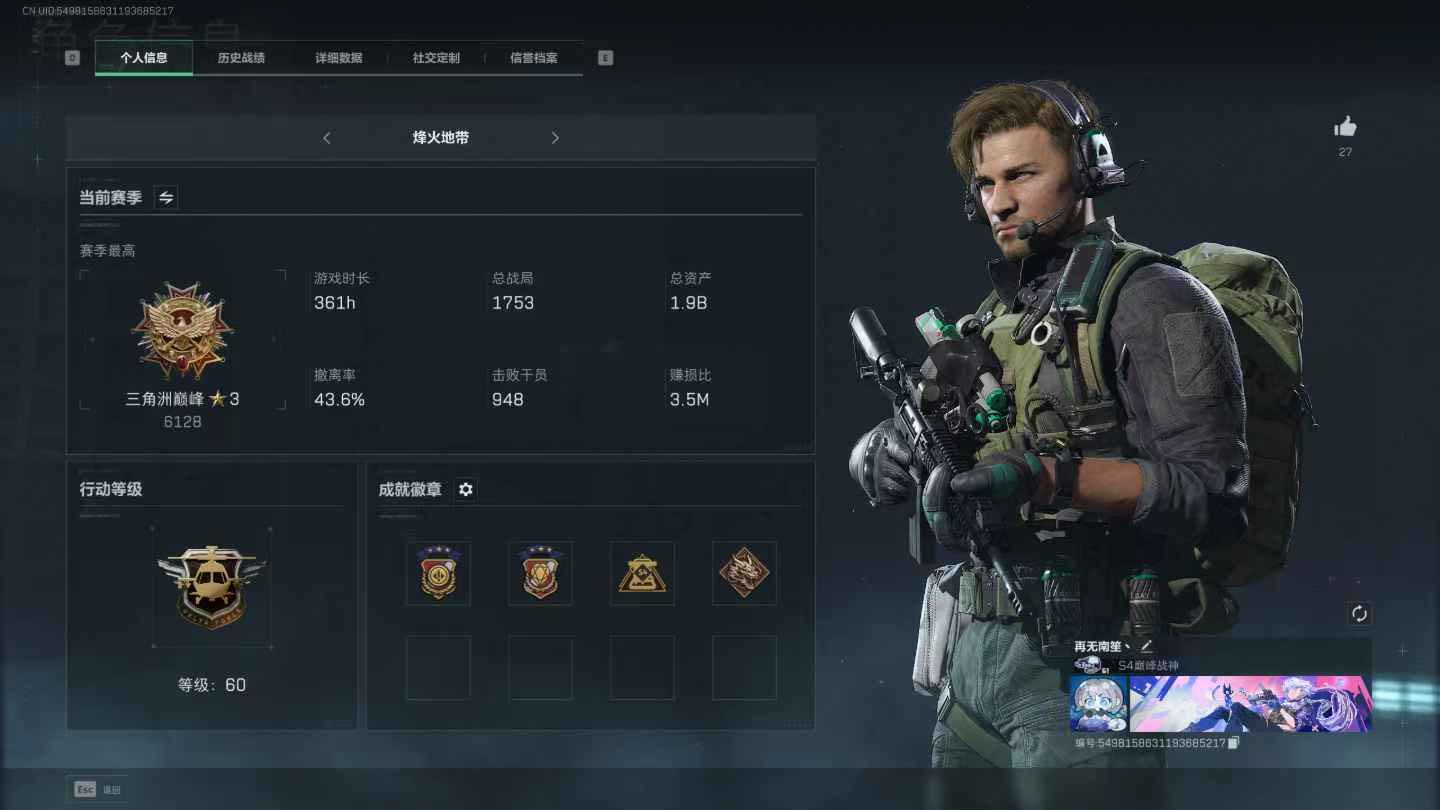This screenshot has width=1440, height=810.
Task: Select the bronze dragon diamond badge
Action: pyautogui.click(x=744, y=574)
